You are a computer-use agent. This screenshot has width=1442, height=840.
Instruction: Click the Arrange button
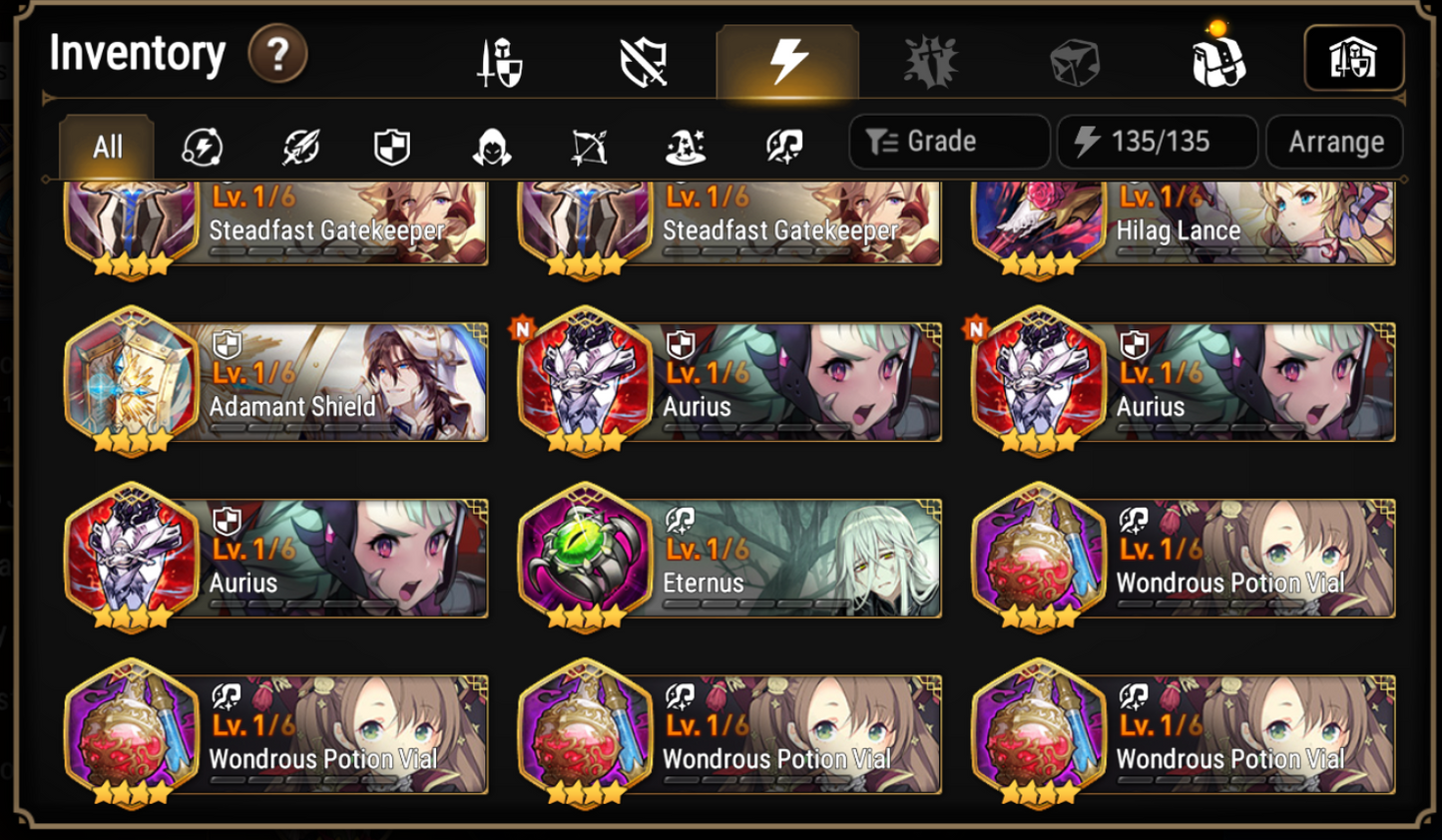pyautogui.click(x=1334, y=142)
